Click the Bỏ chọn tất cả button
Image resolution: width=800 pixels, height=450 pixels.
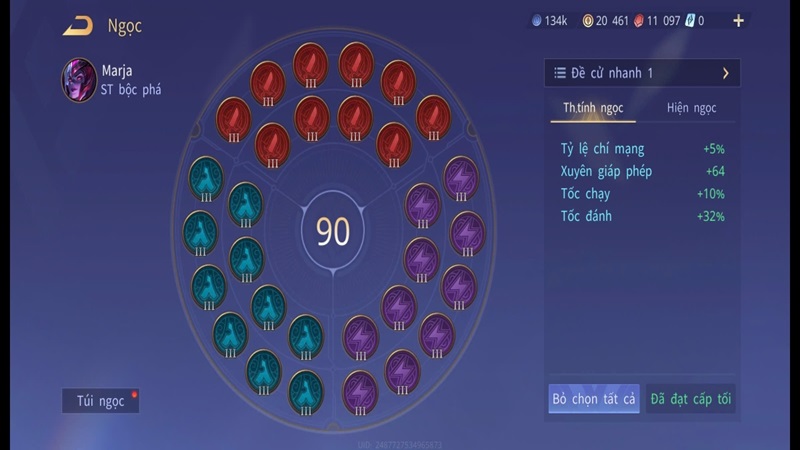[x=594, y=399]
